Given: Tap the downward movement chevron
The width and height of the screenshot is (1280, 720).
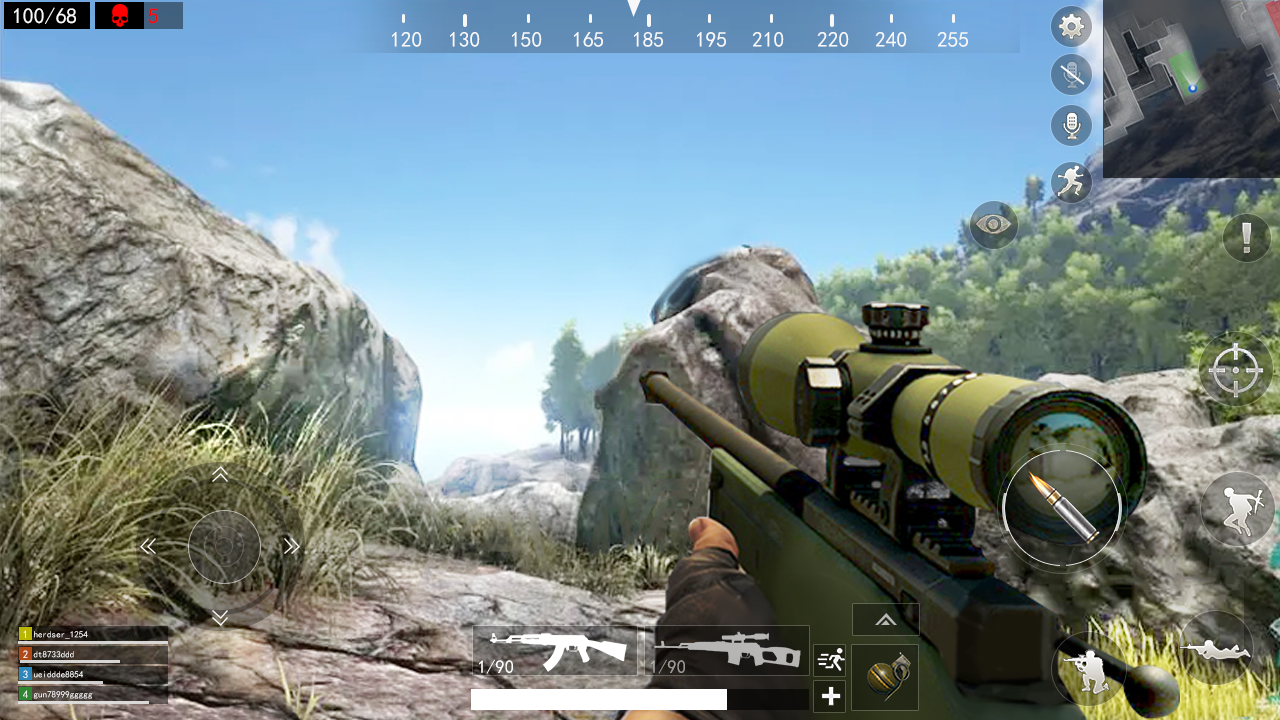Looking at the screenshot, I should pos(222,616).
